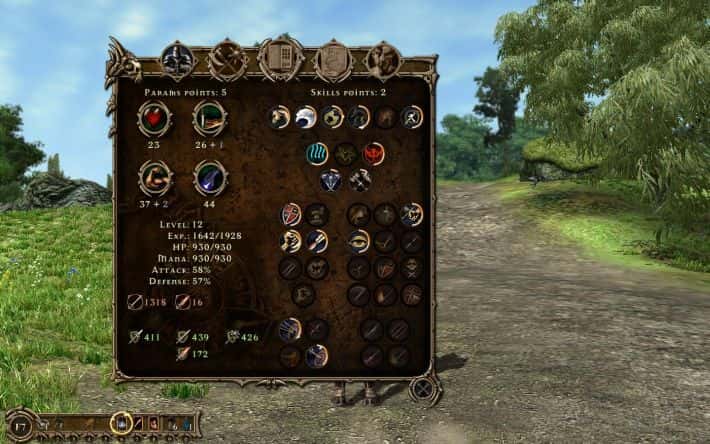
Task: Choose the red and blue shield skill
Action: click(291, 213)
